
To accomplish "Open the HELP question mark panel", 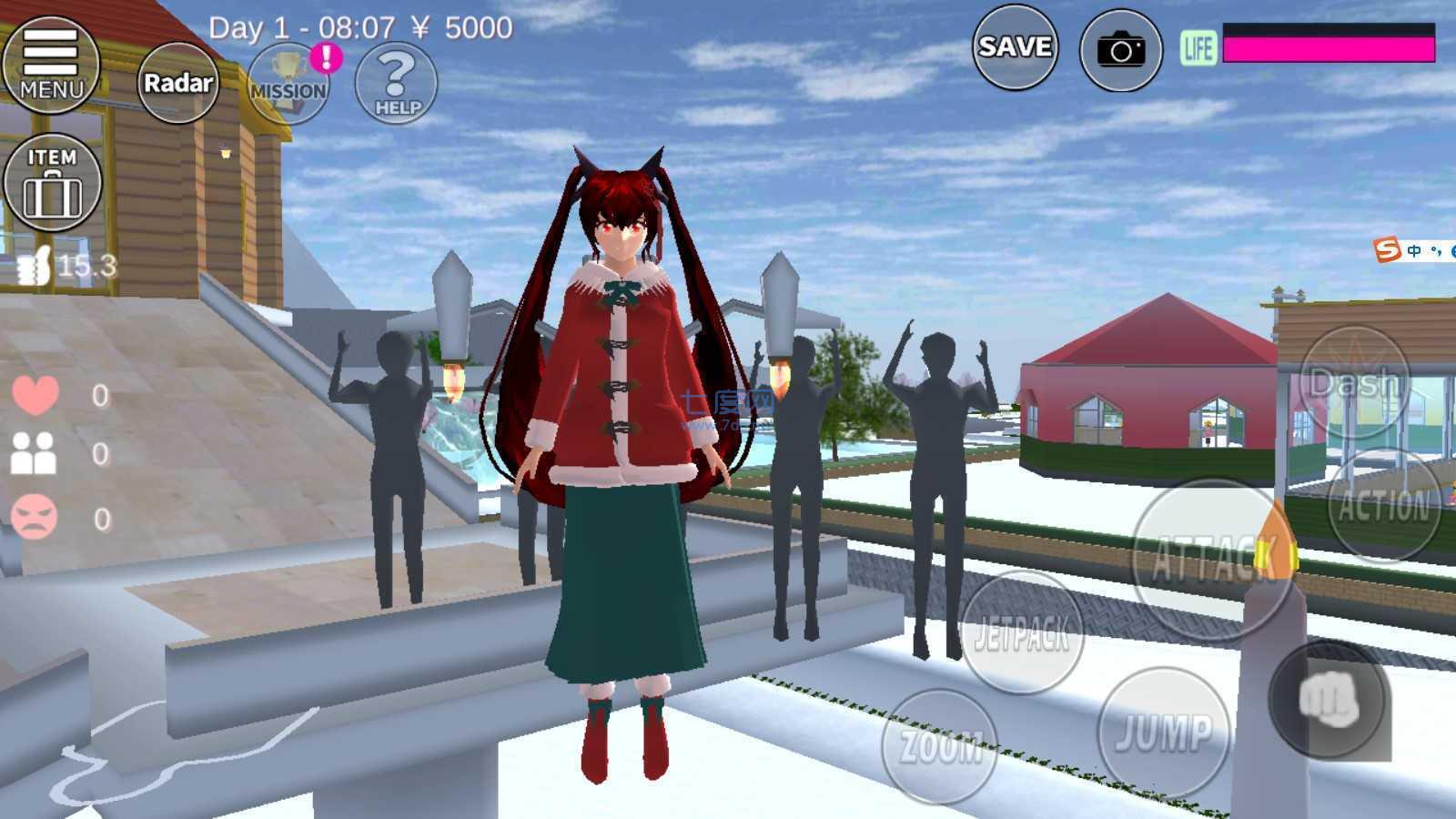I will tap(394, 84).
